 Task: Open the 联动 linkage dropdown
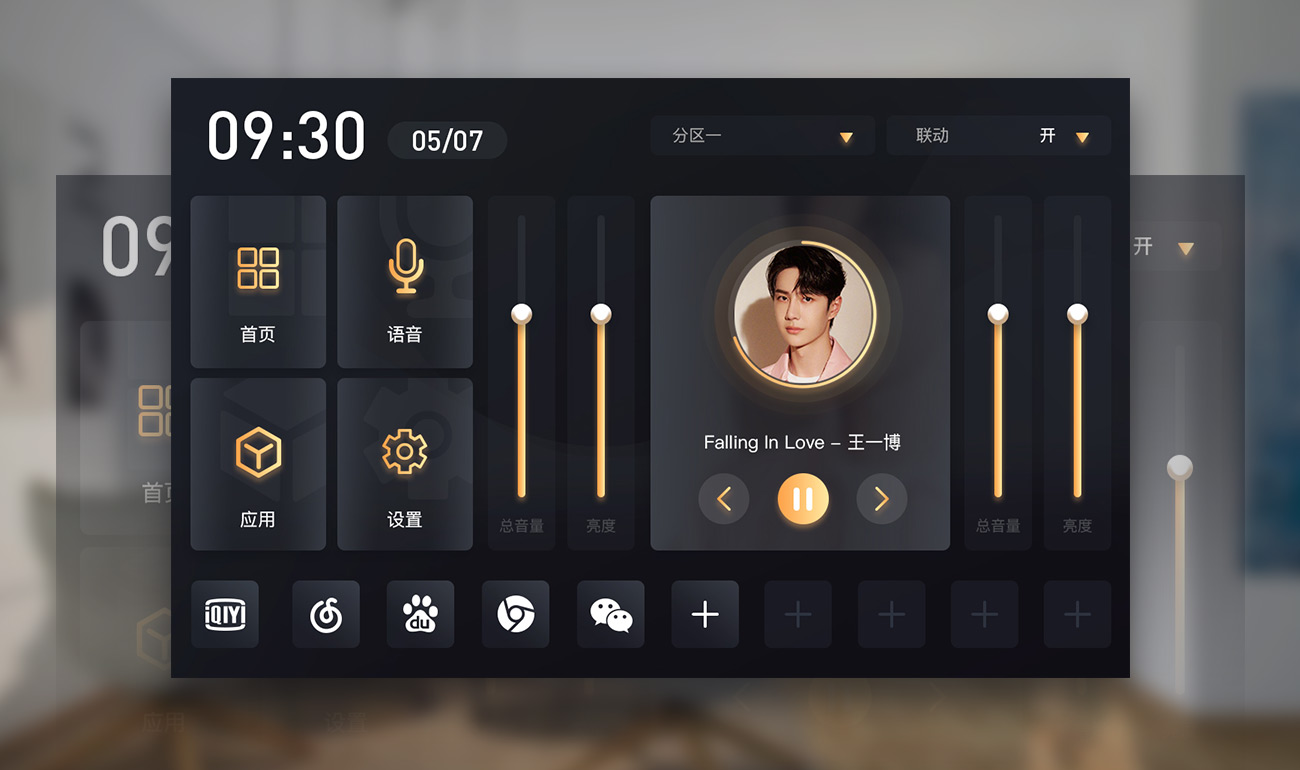998,136
